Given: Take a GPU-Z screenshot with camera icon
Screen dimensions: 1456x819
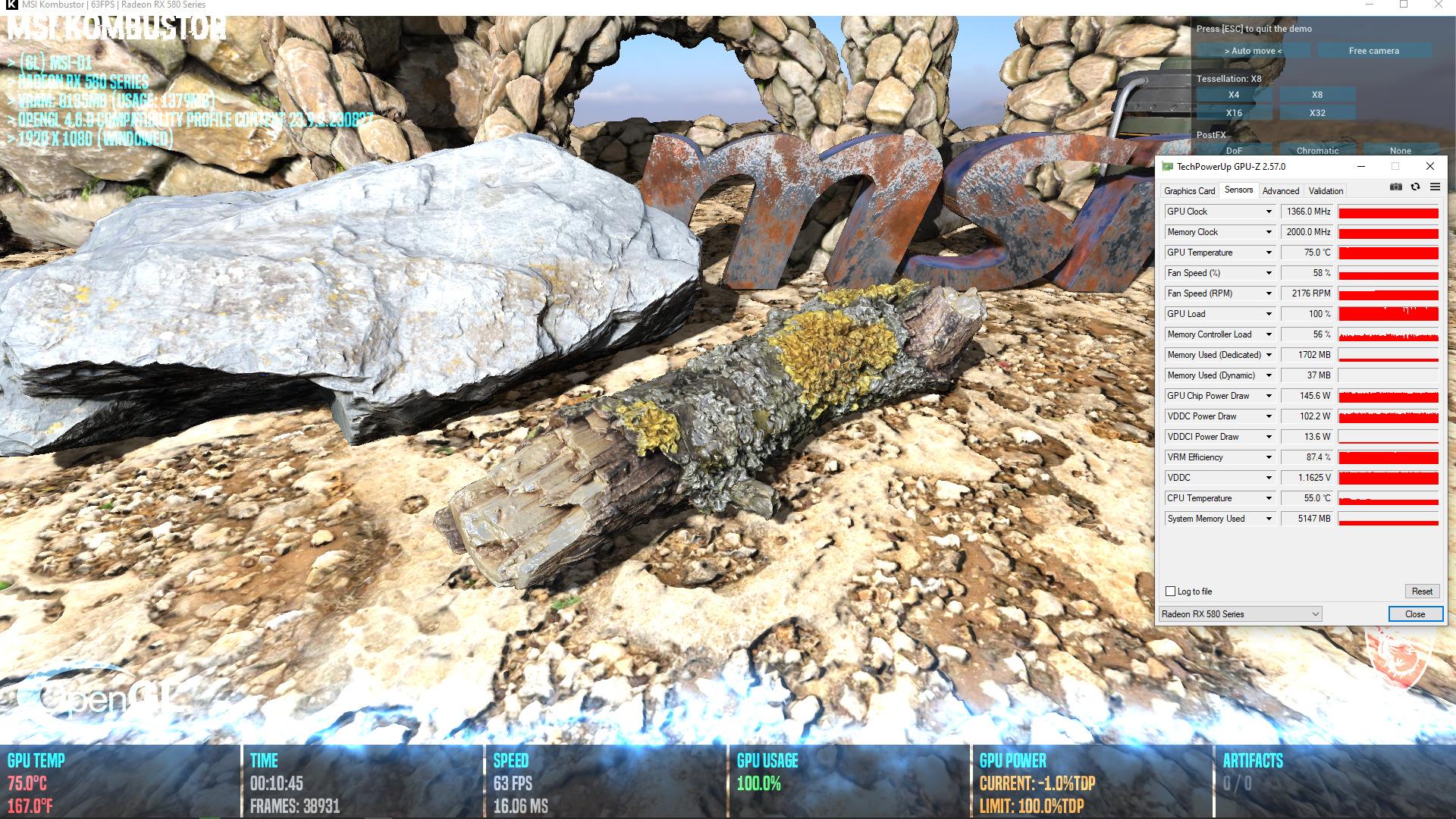Looking at the screenshot, I should [x=1396, y=187].
